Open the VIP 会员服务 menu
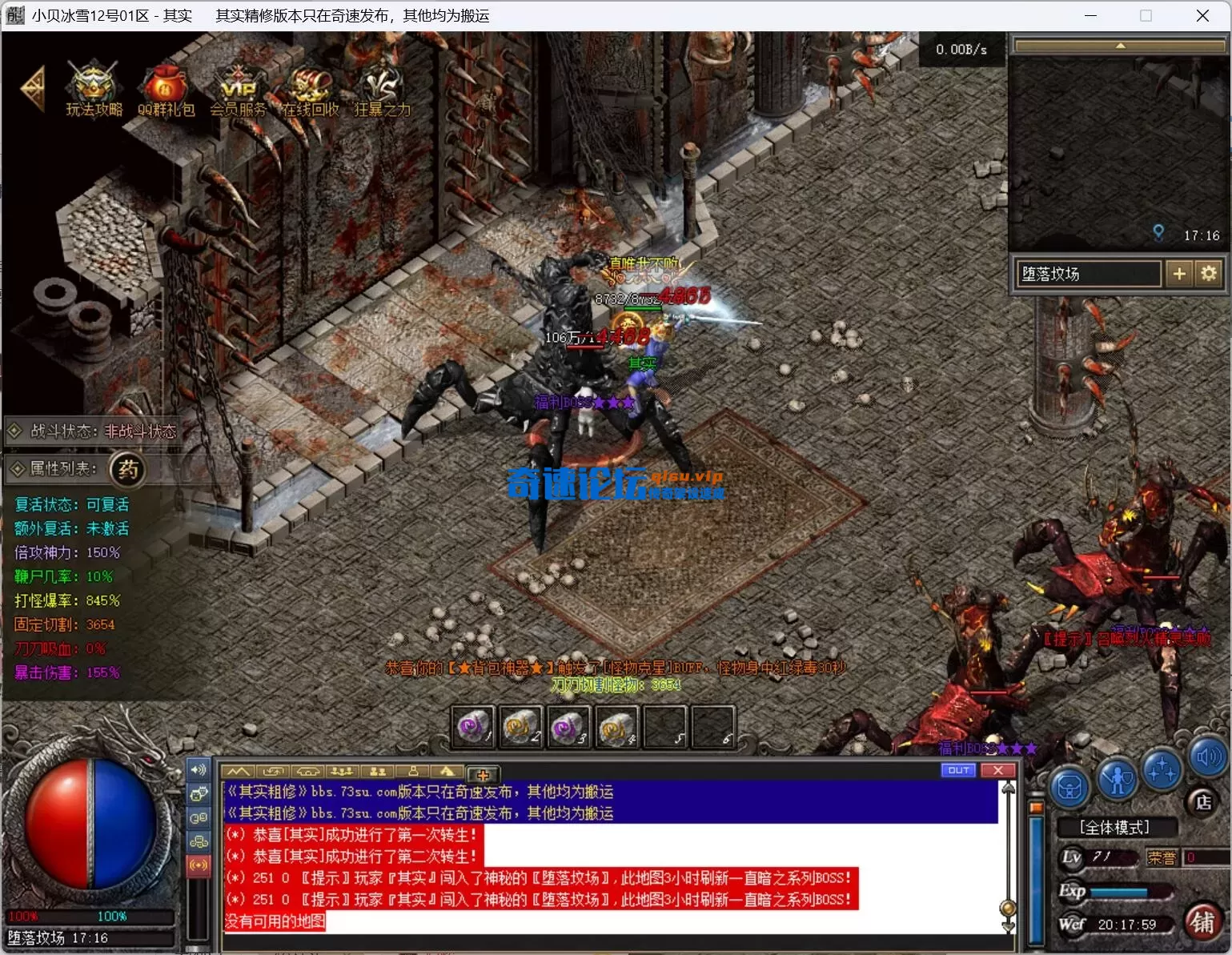Viewport: 1232px width, 955px height. 238,88
